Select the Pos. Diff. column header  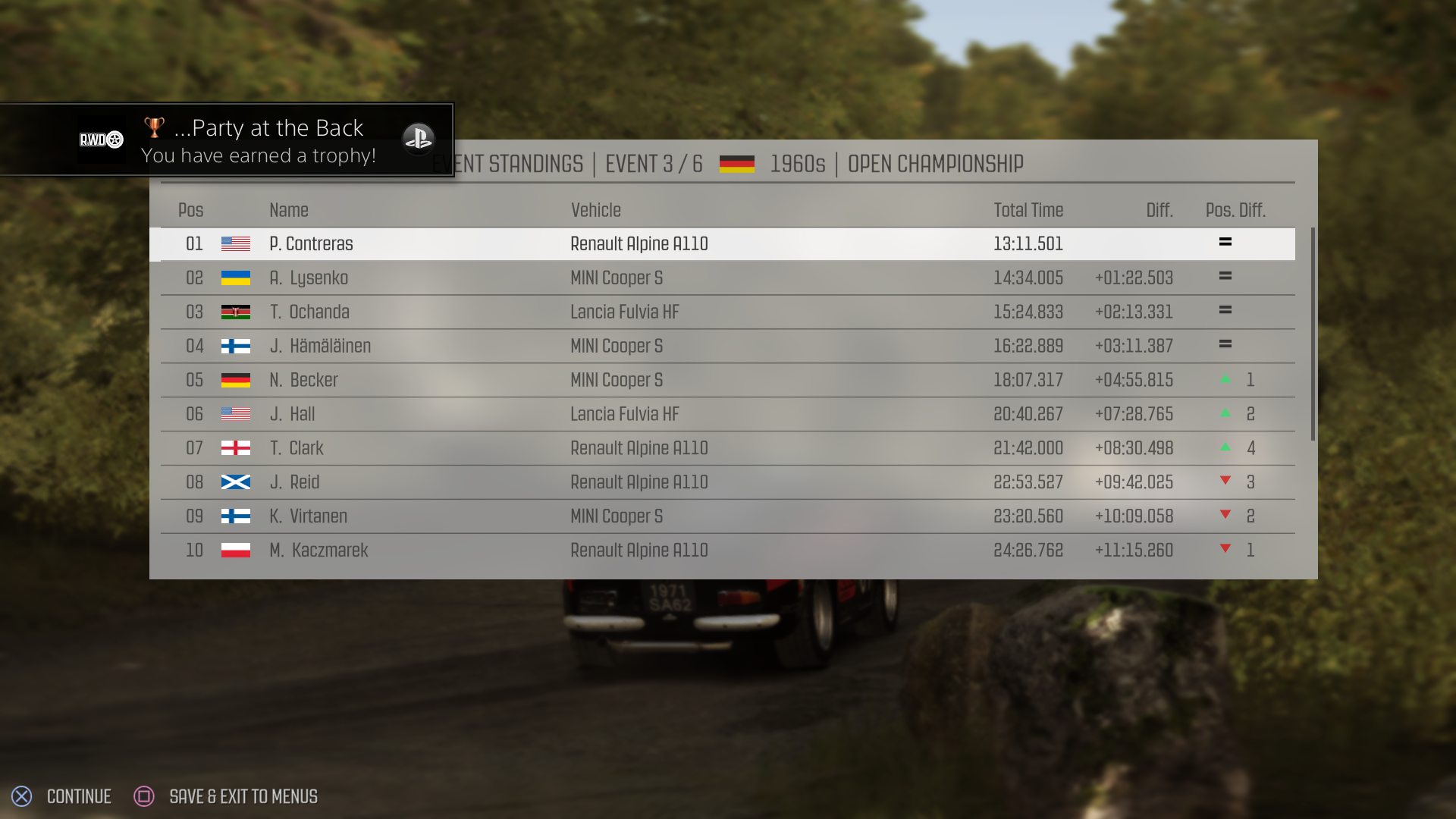pyautogui.click(x=1236, y=210)
